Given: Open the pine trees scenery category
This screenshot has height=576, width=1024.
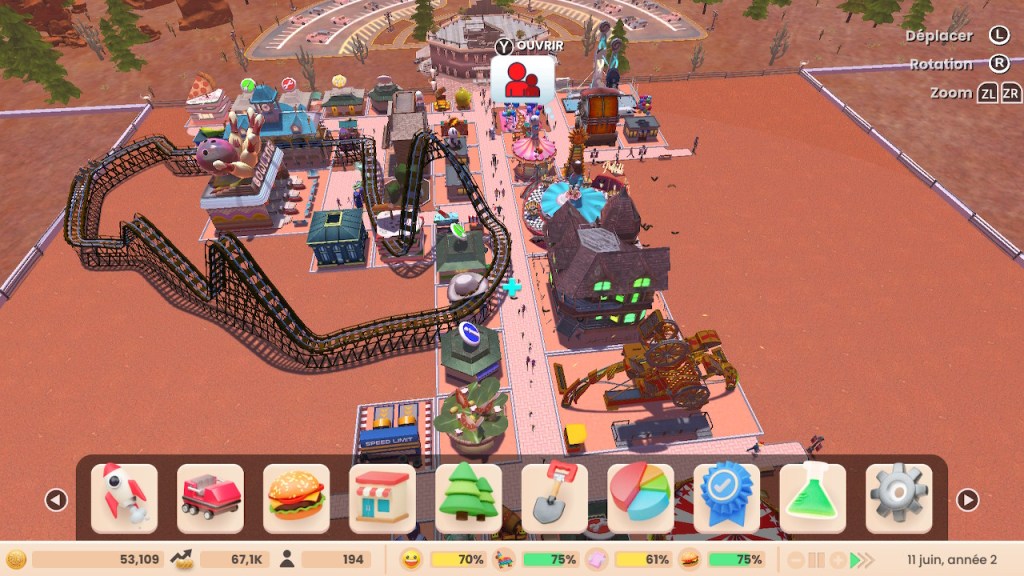Looking at the screenshot, I should (468, 497).
